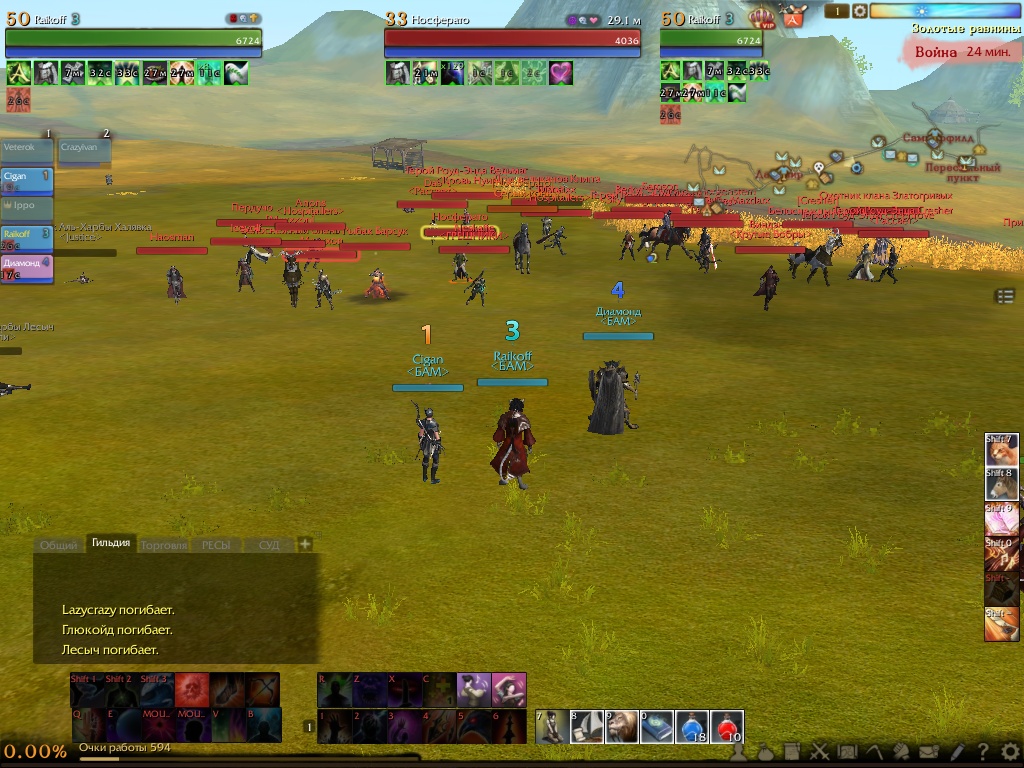Open the Торговля chat tab
The height and width of the screenshot is (768, 1024).
(x=163, y=545)
